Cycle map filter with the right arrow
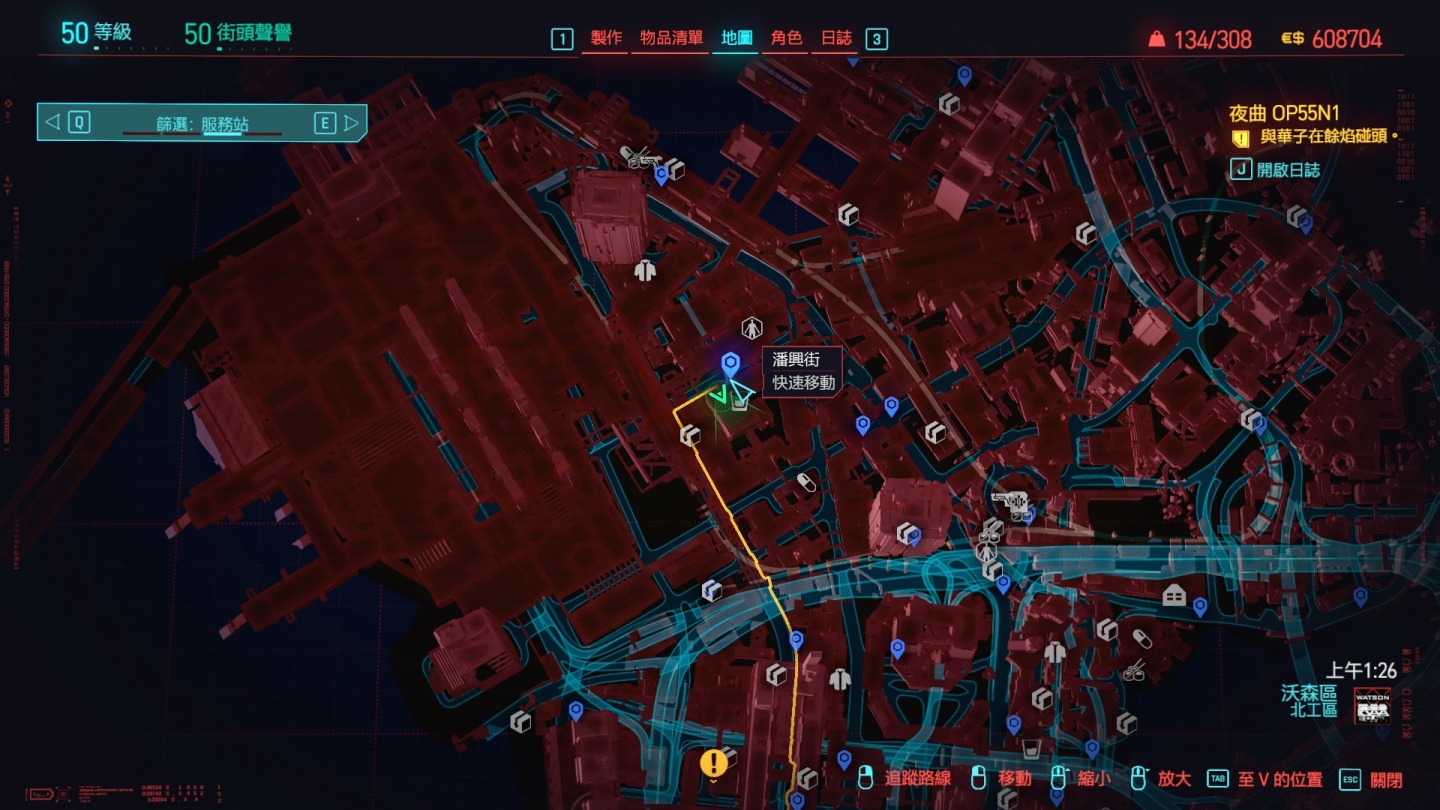Image resolution: width=1440 pixels, height=810 pixels. (350, 123)
